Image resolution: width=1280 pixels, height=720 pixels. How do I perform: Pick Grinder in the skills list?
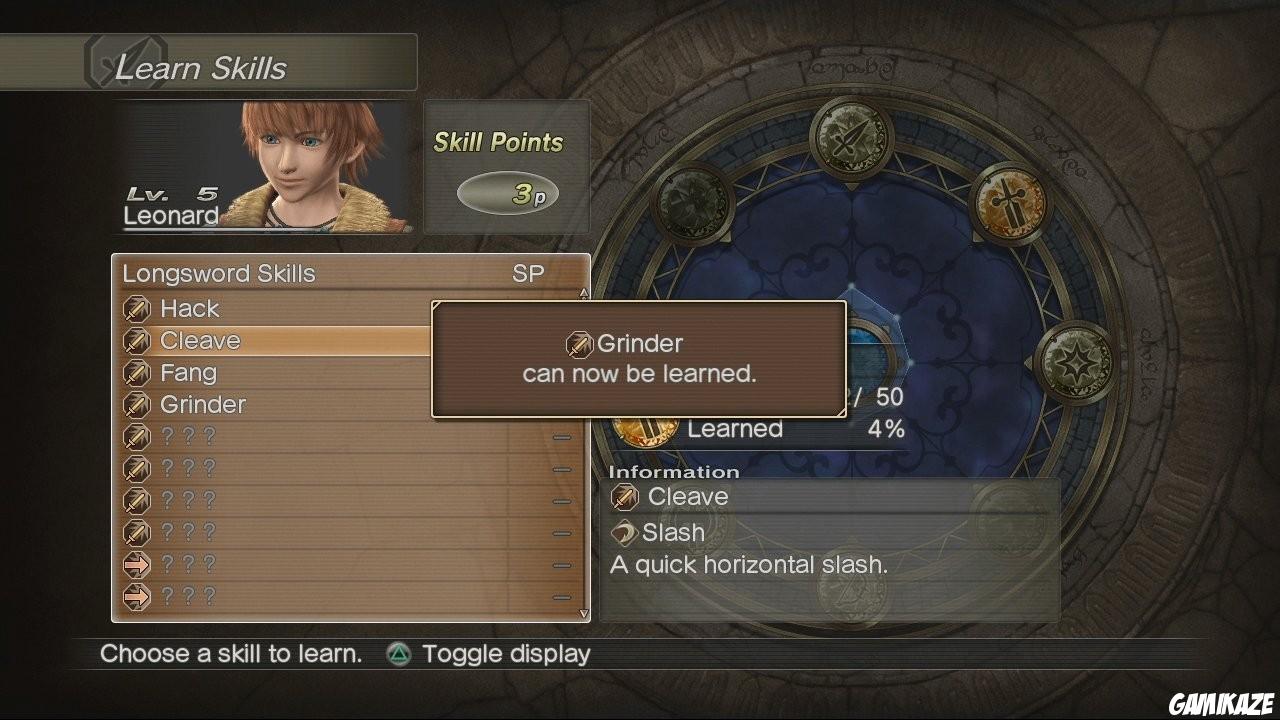[203, 405]
